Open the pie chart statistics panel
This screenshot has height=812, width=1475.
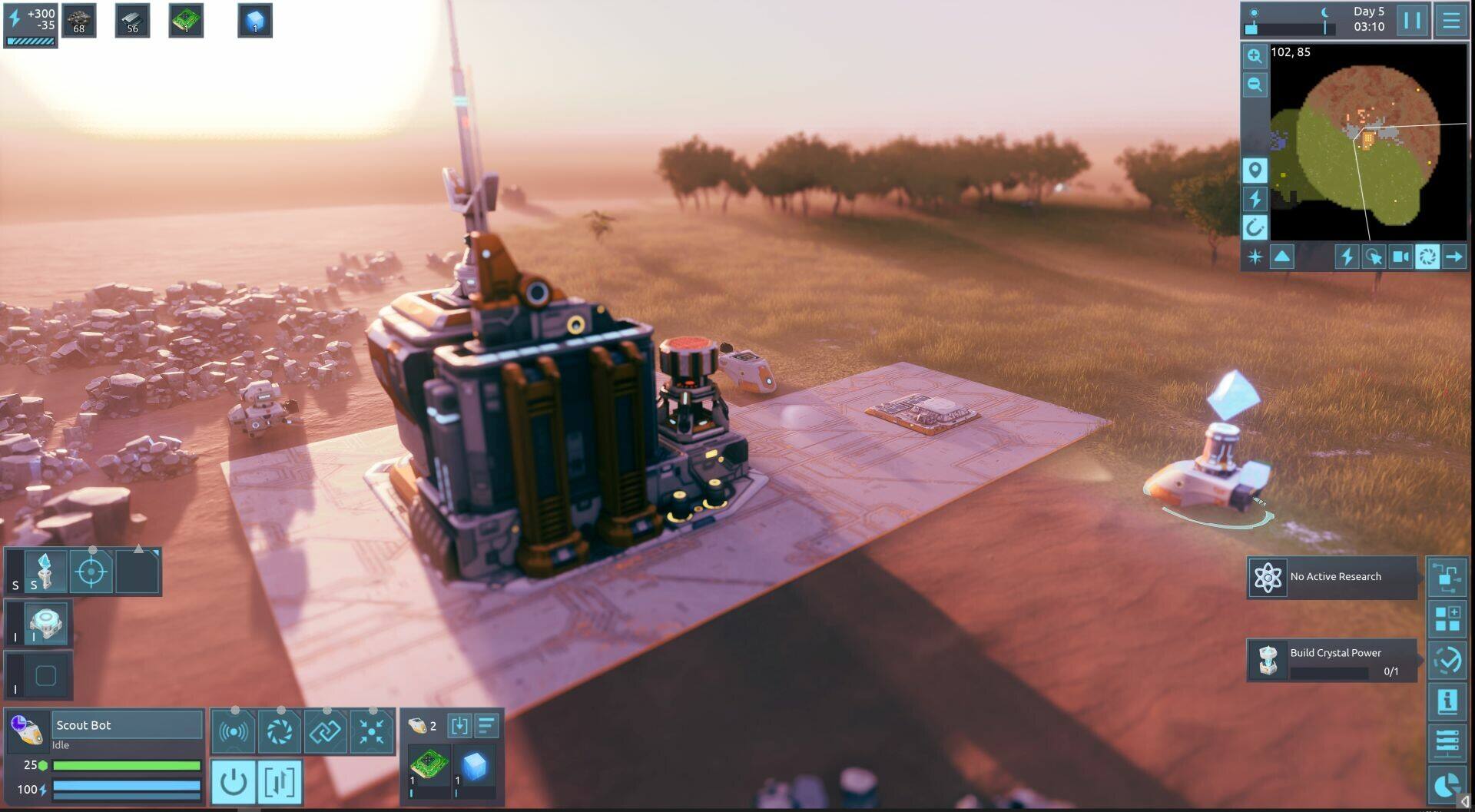(1447, 785)
